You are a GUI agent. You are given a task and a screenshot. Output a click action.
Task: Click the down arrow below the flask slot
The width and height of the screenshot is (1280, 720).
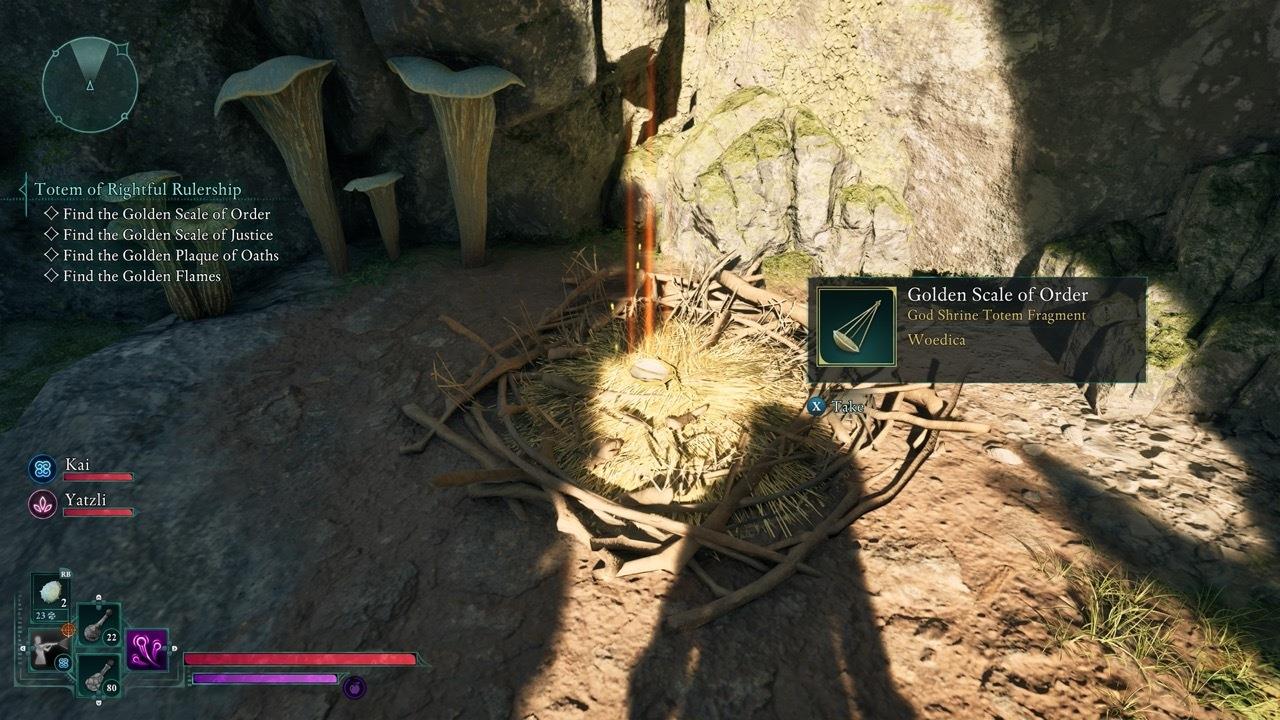(x=100, y=701)
